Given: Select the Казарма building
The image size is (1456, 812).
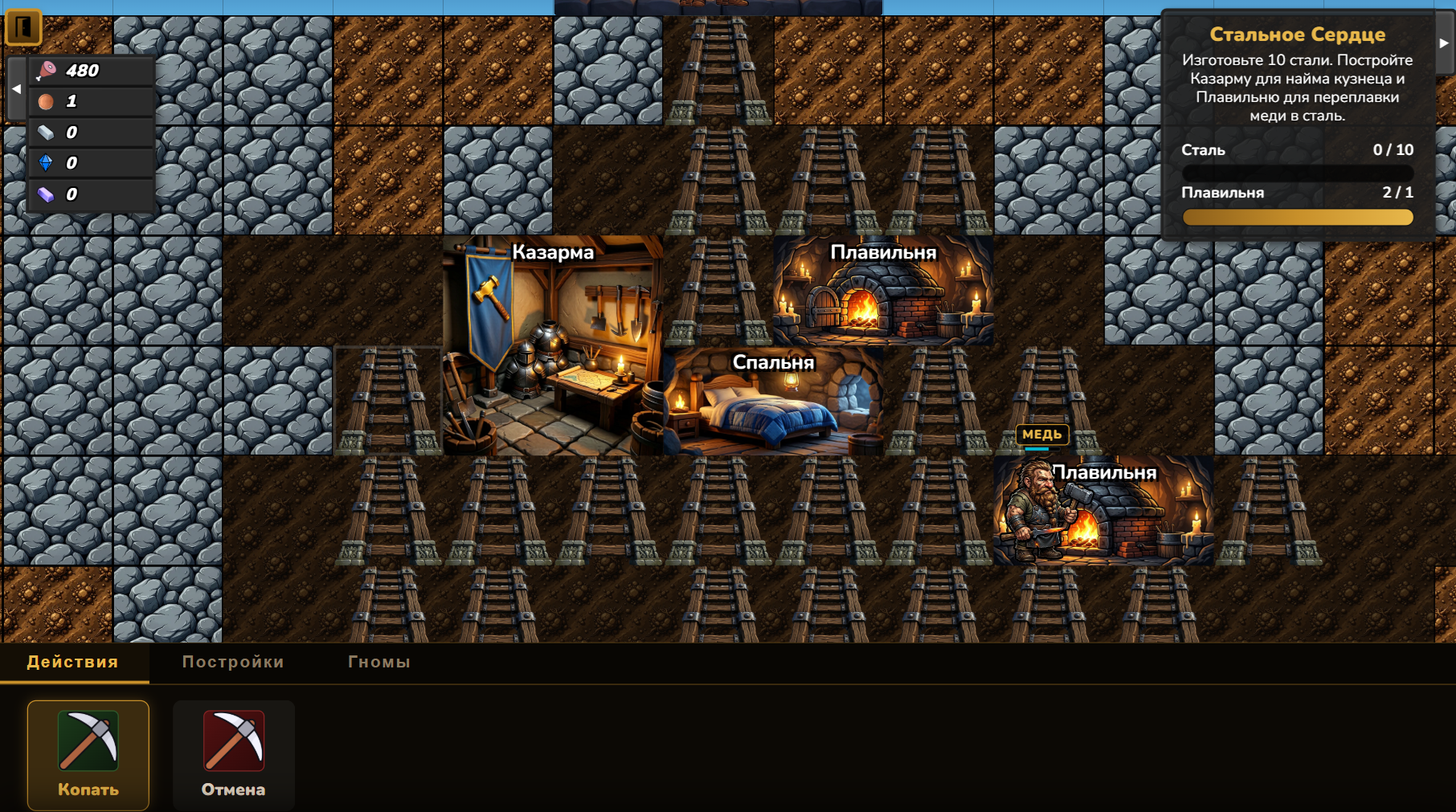Looking at the screenshot, I should (x=554, y=345).
